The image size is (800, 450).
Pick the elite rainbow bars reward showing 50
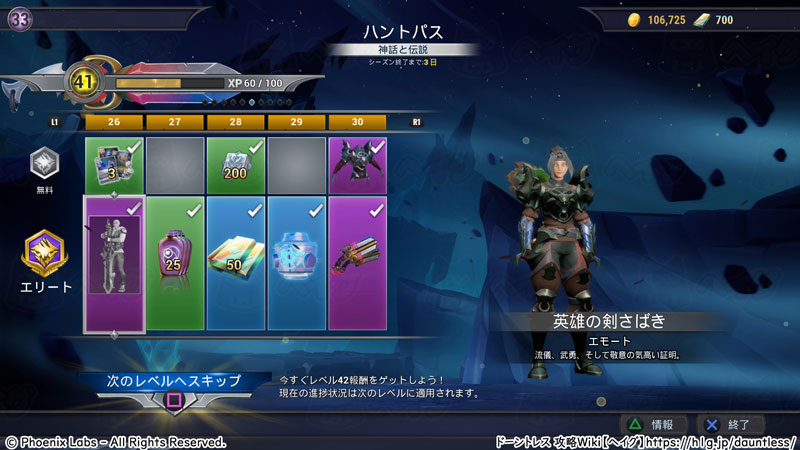[x=236, y=264]
